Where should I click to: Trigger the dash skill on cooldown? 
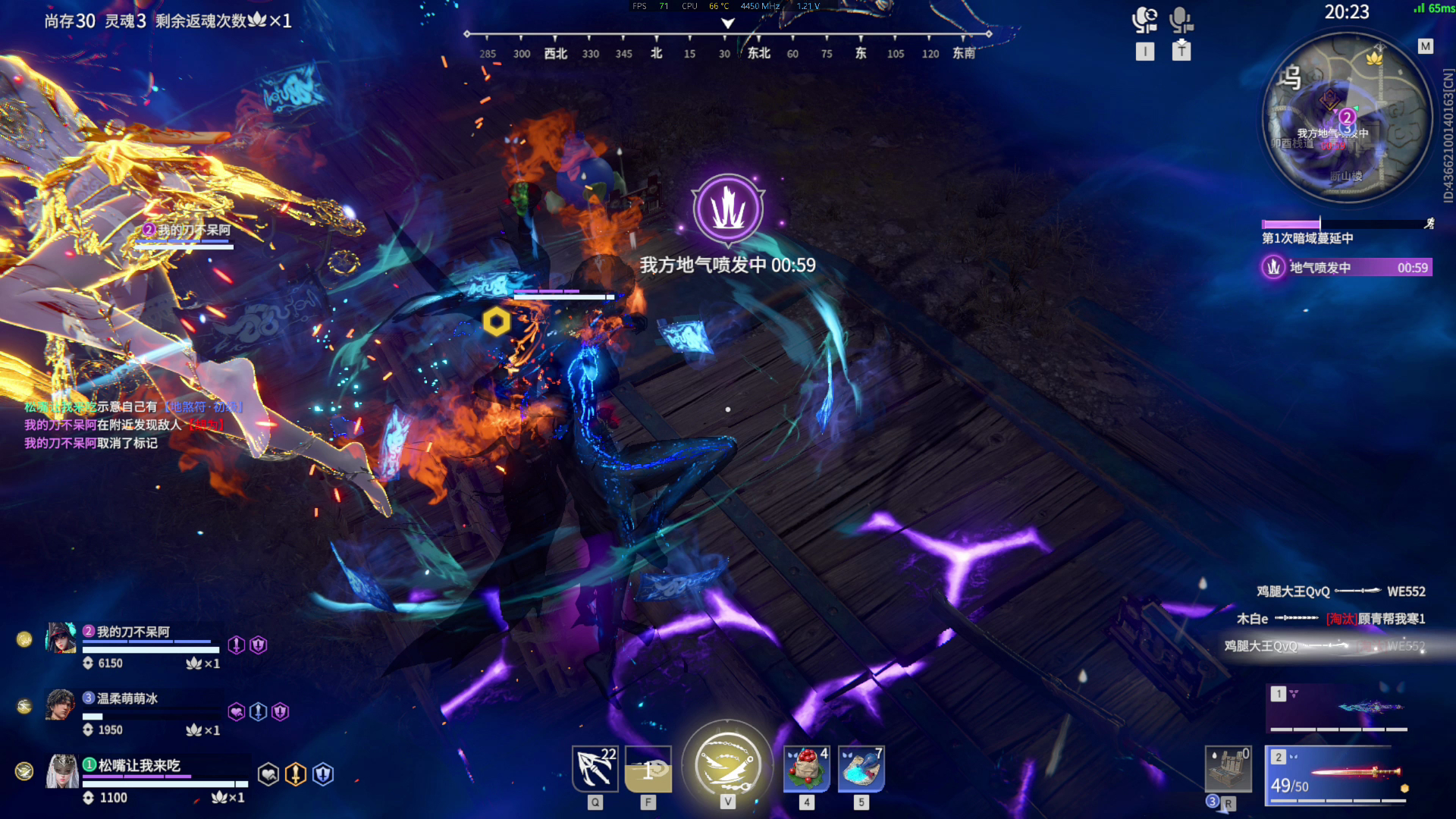(648, 768)
